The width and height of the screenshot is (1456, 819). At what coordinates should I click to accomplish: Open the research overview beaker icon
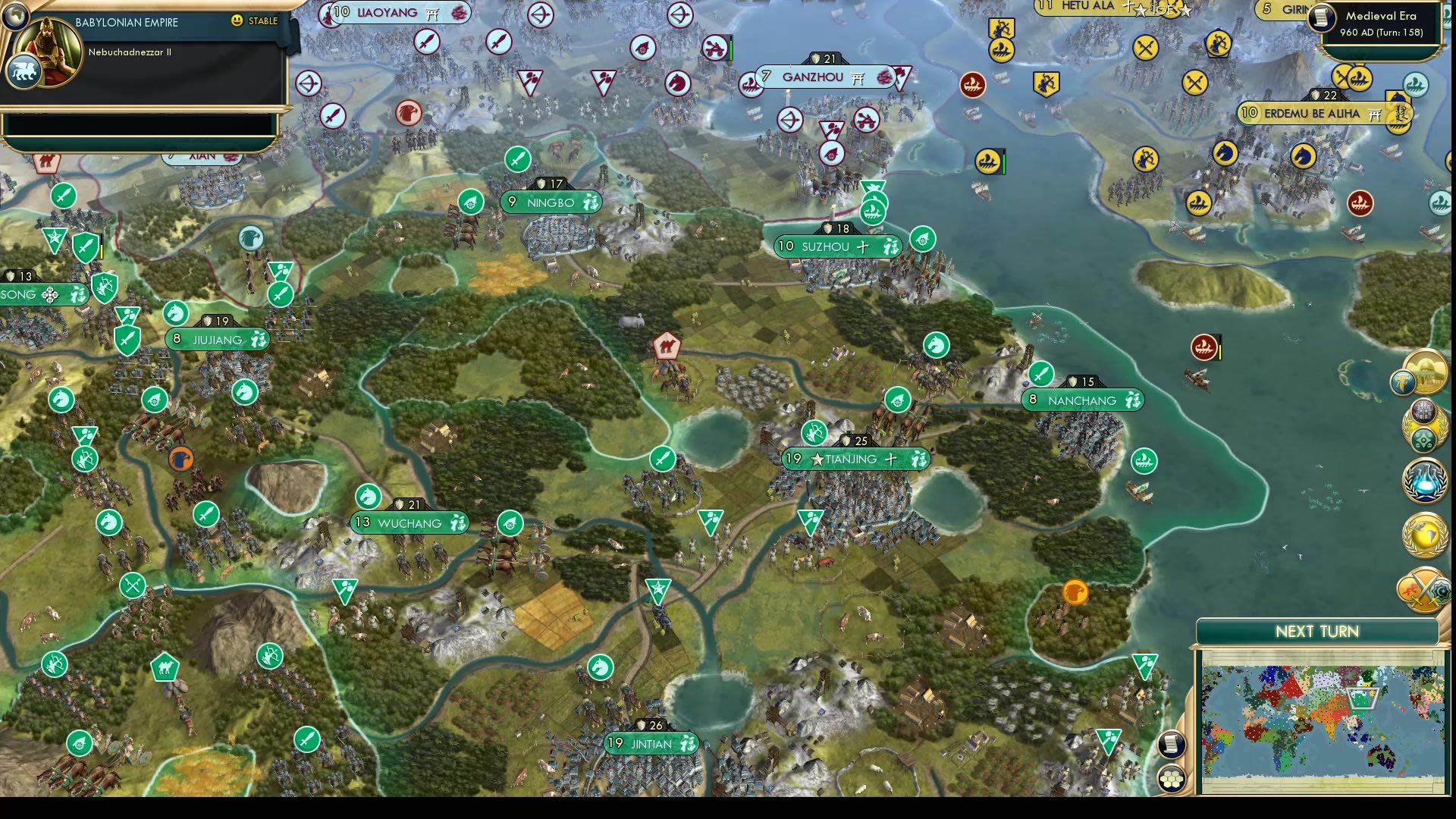coord(1423,480)
